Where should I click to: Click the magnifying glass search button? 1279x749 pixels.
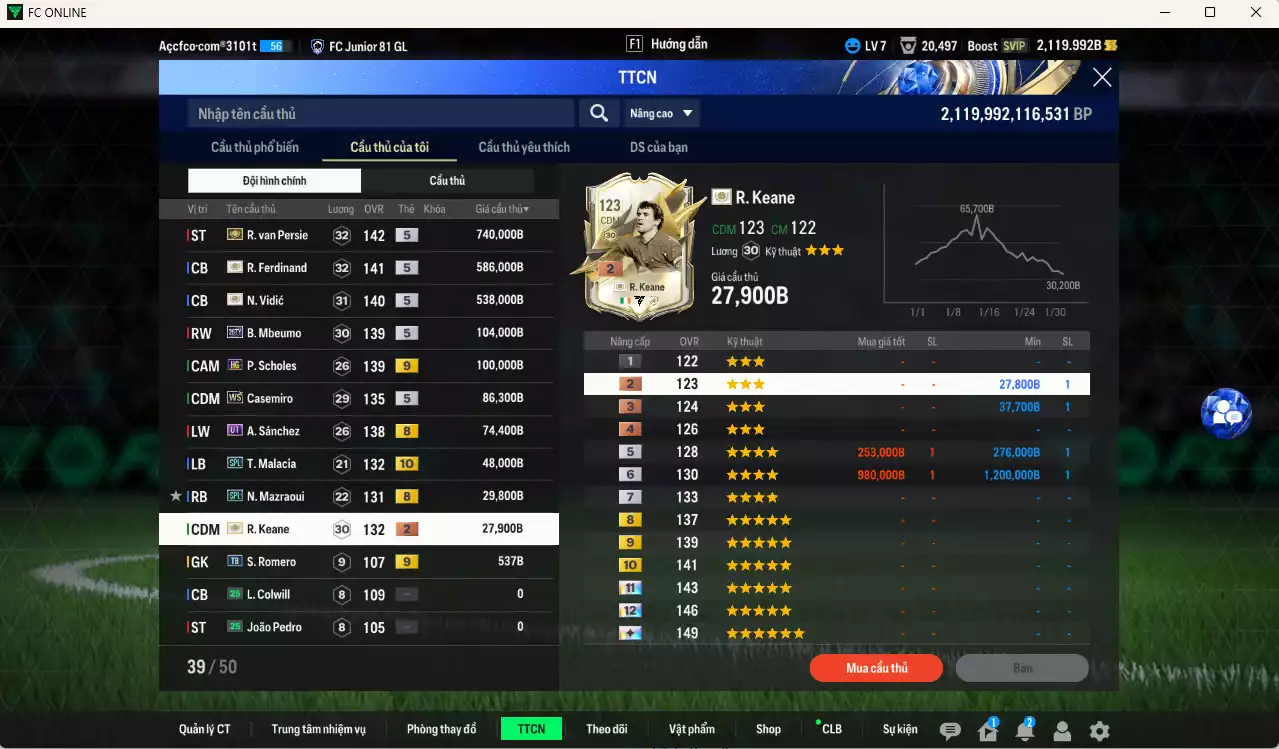pos(598,114)
